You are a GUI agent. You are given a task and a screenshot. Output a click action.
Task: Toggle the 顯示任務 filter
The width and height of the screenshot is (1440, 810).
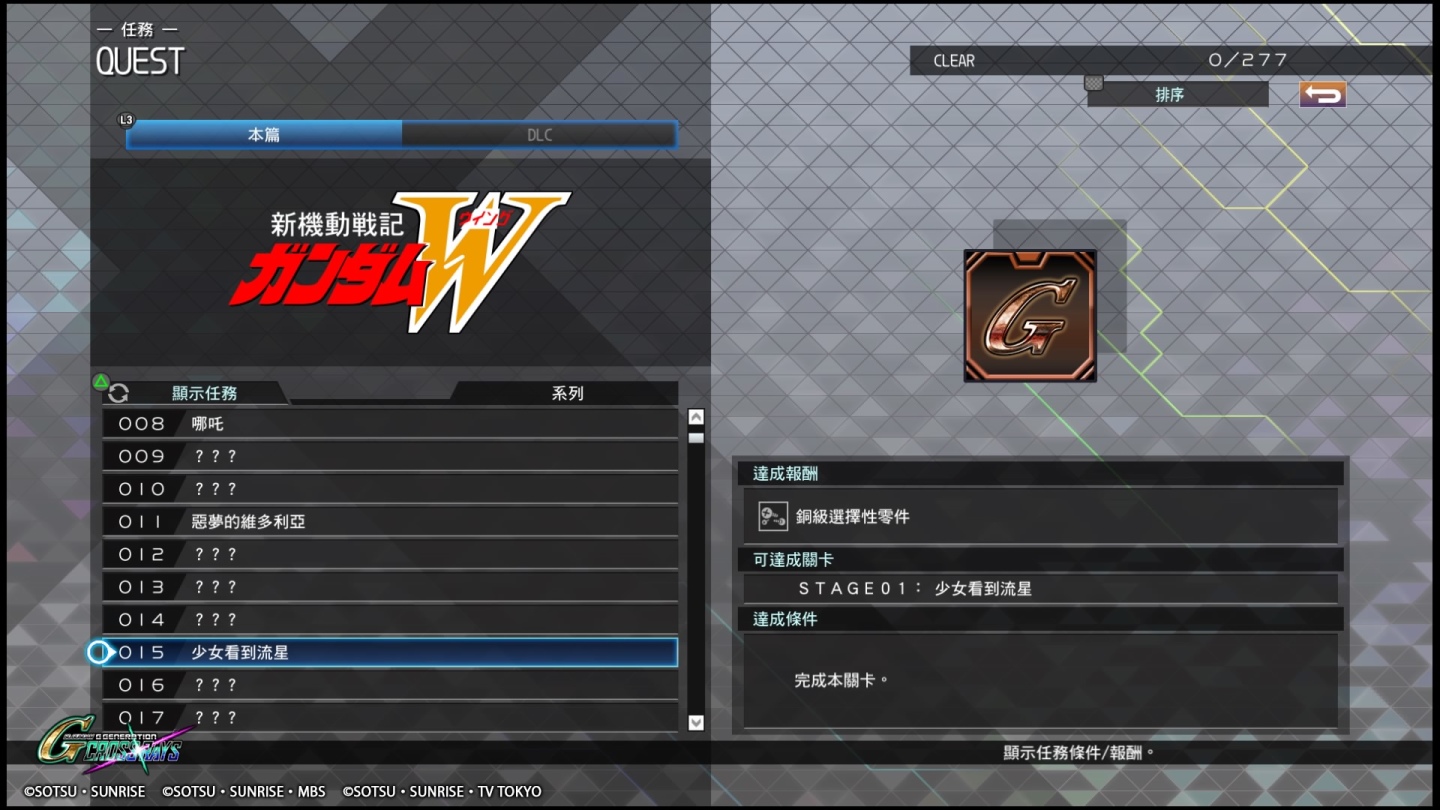click(205, 393)
